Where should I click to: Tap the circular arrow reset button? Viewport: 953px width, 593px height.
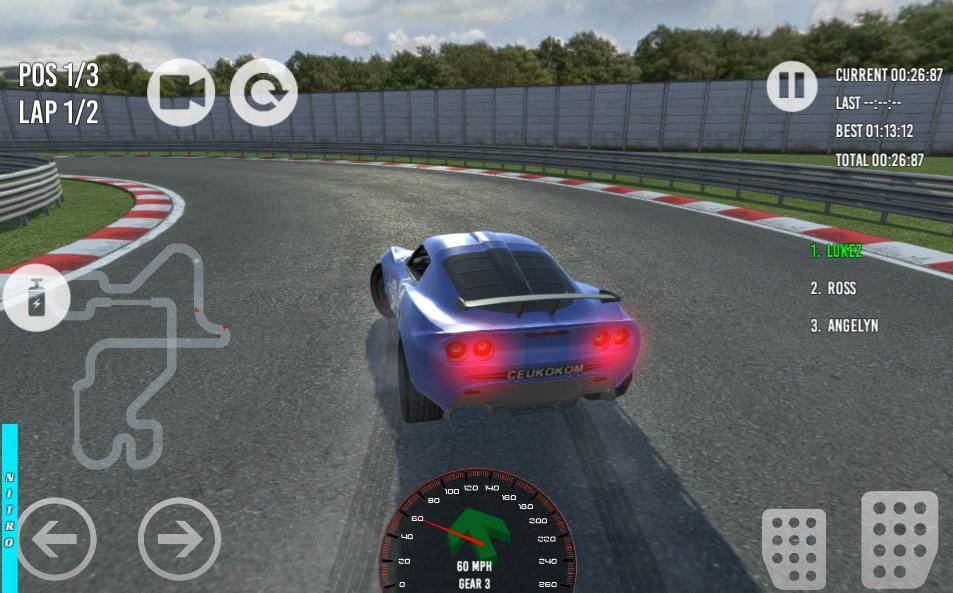pyautogui.click(x=263, y=92)
